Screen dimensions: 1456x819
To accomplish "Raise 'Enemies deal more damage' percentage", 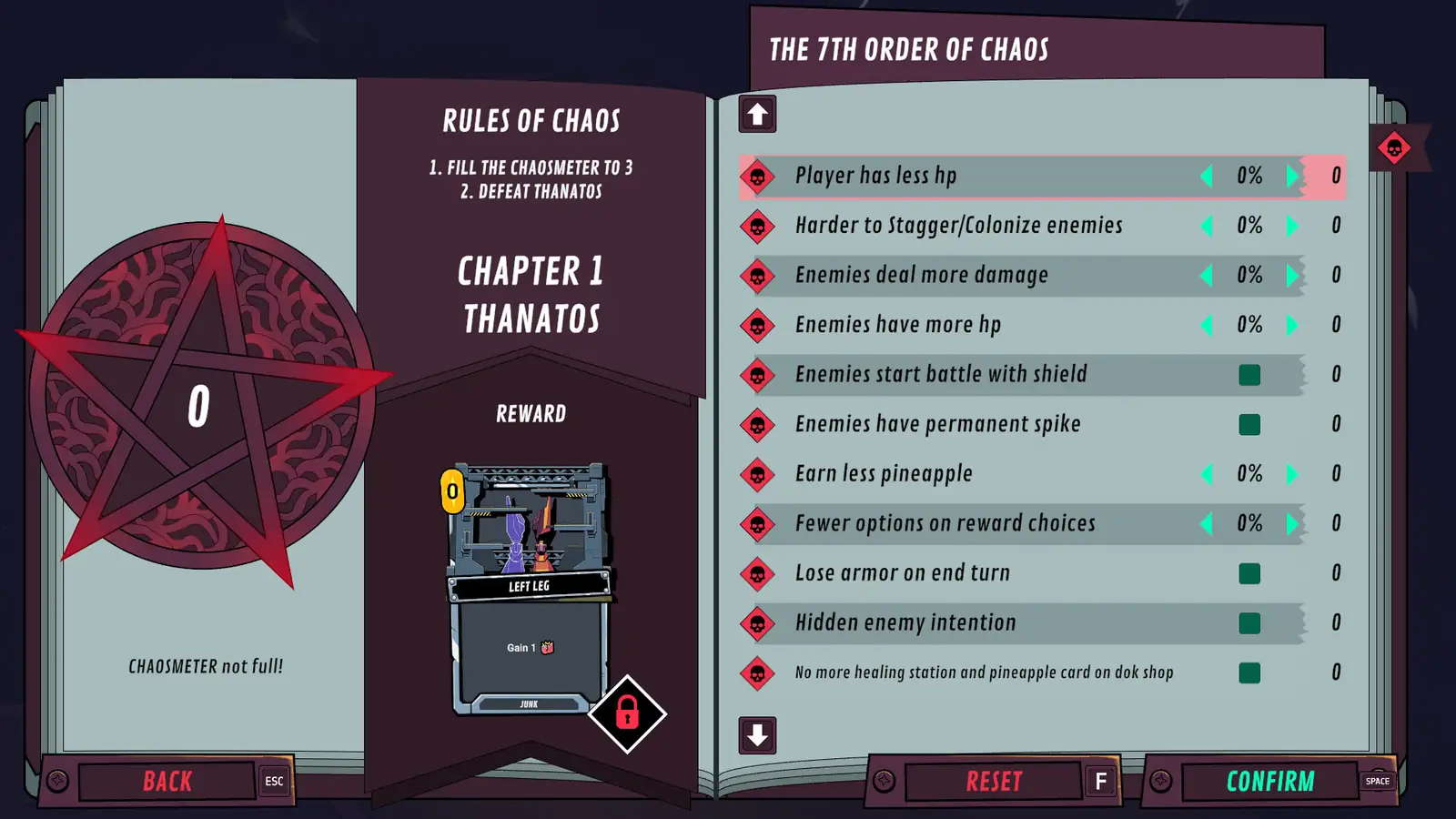I will click(x=1292, y=275).
